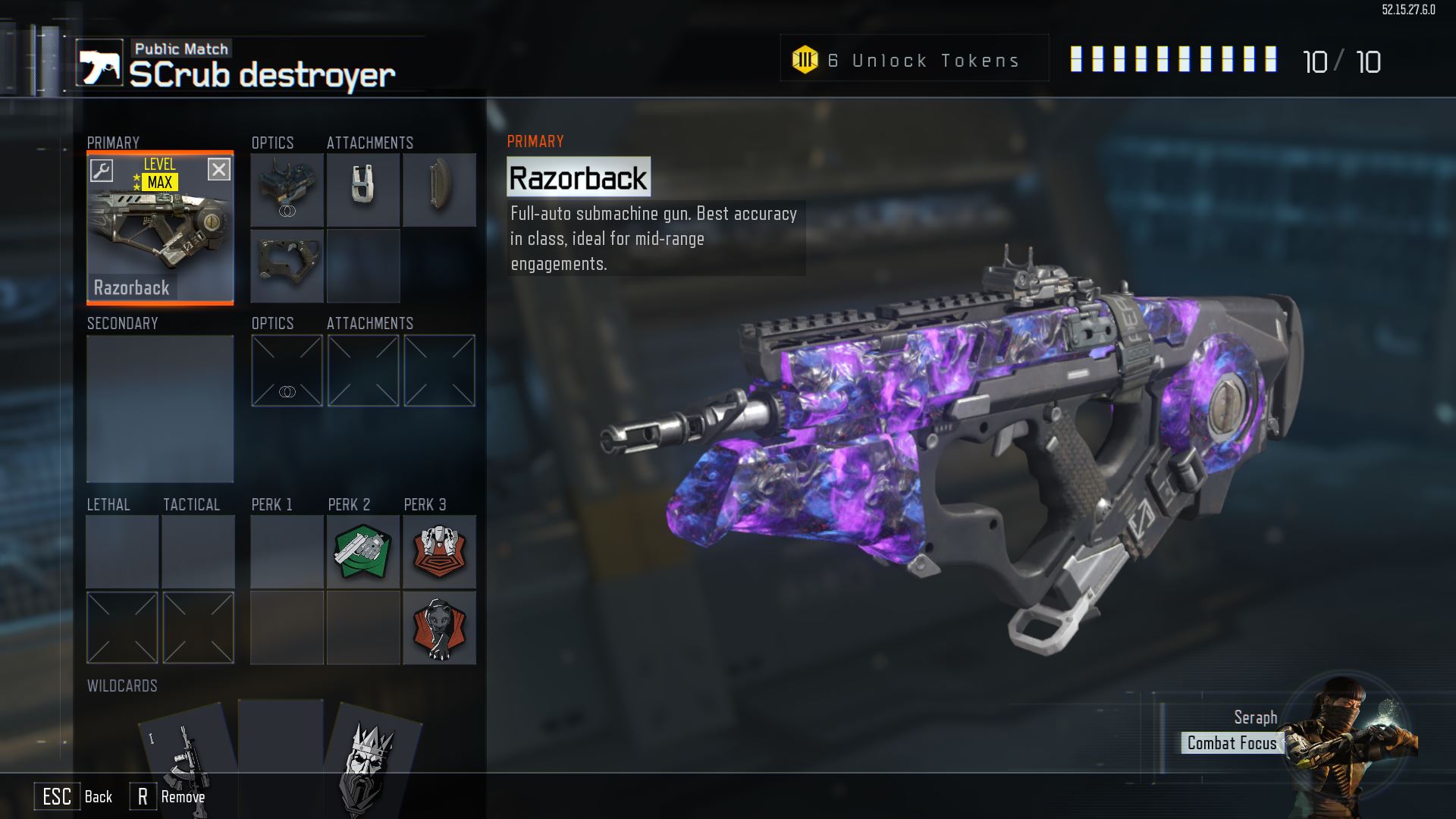Select the green Perk 2 icon
This screenshot has width=1456, height=819.
[362, 552]
